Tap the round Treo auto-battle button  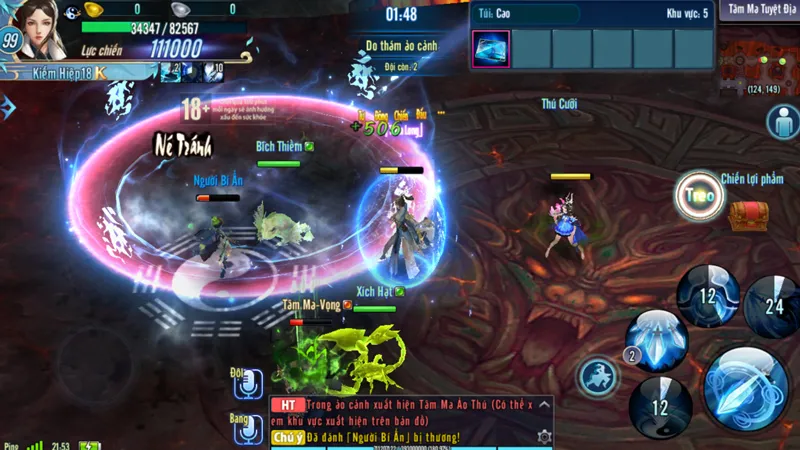pos(700,197)
